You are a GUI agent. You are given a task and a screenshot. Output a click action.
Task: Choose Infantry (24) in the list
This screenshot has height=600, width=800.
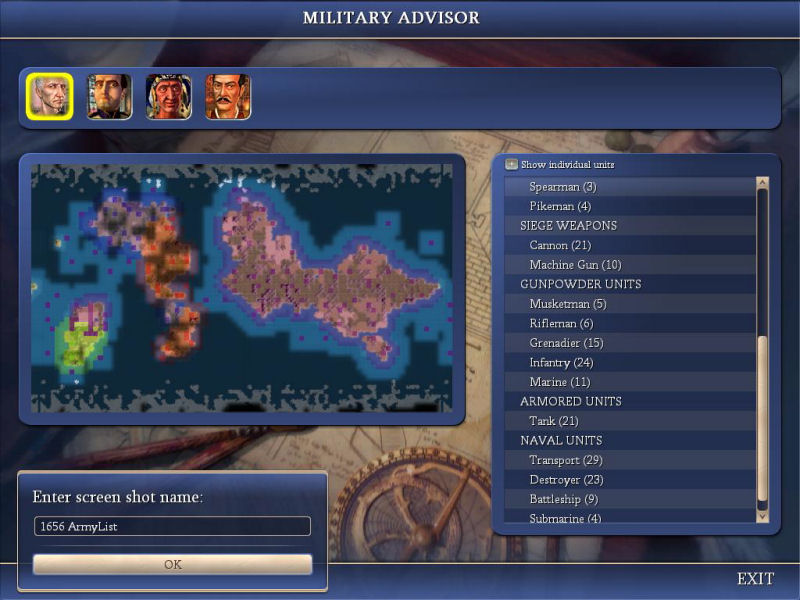pos(561,362)
